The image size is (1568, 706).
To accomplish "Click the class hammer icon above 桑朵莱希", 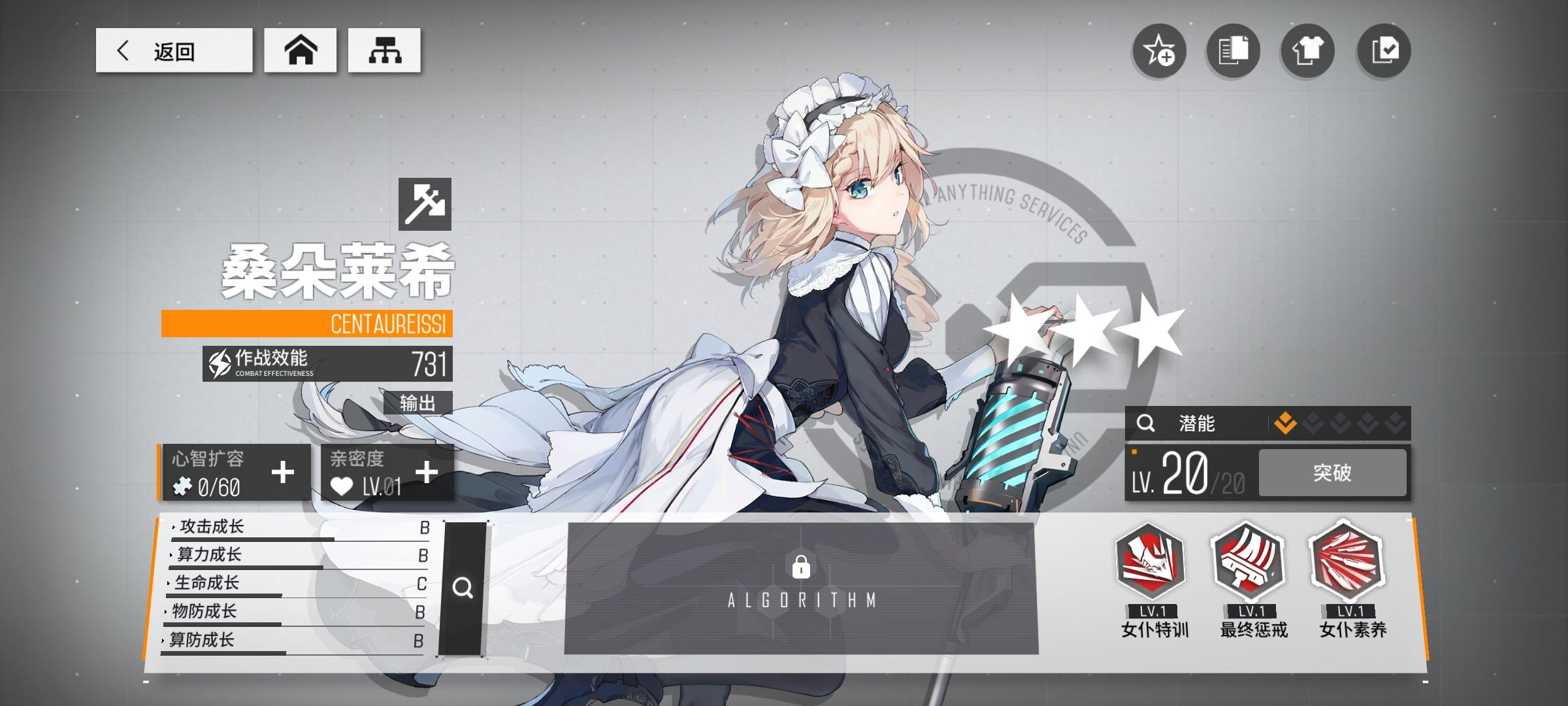I will [425, 205].
